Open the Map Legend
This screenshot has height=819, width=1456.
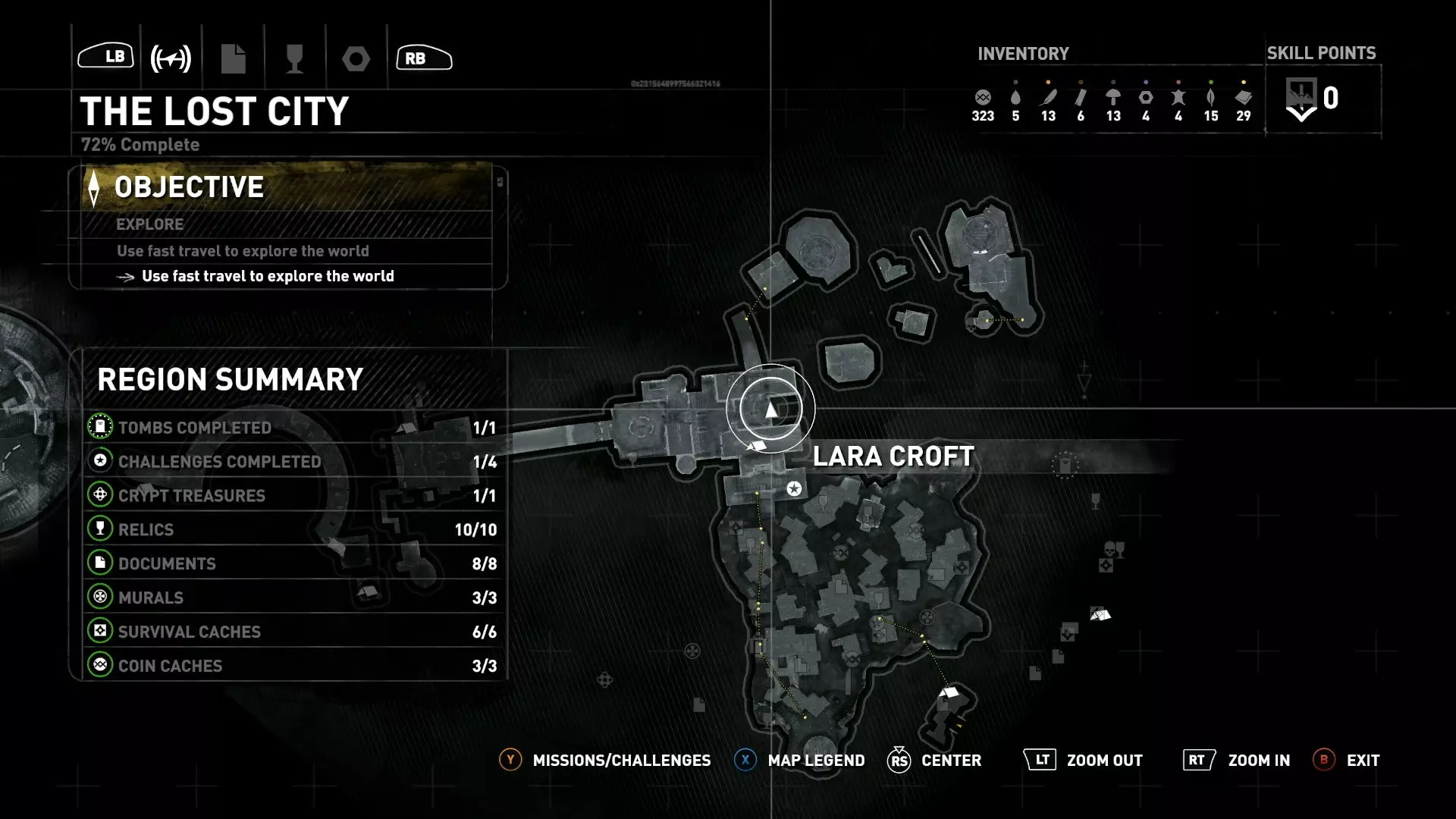800,760
